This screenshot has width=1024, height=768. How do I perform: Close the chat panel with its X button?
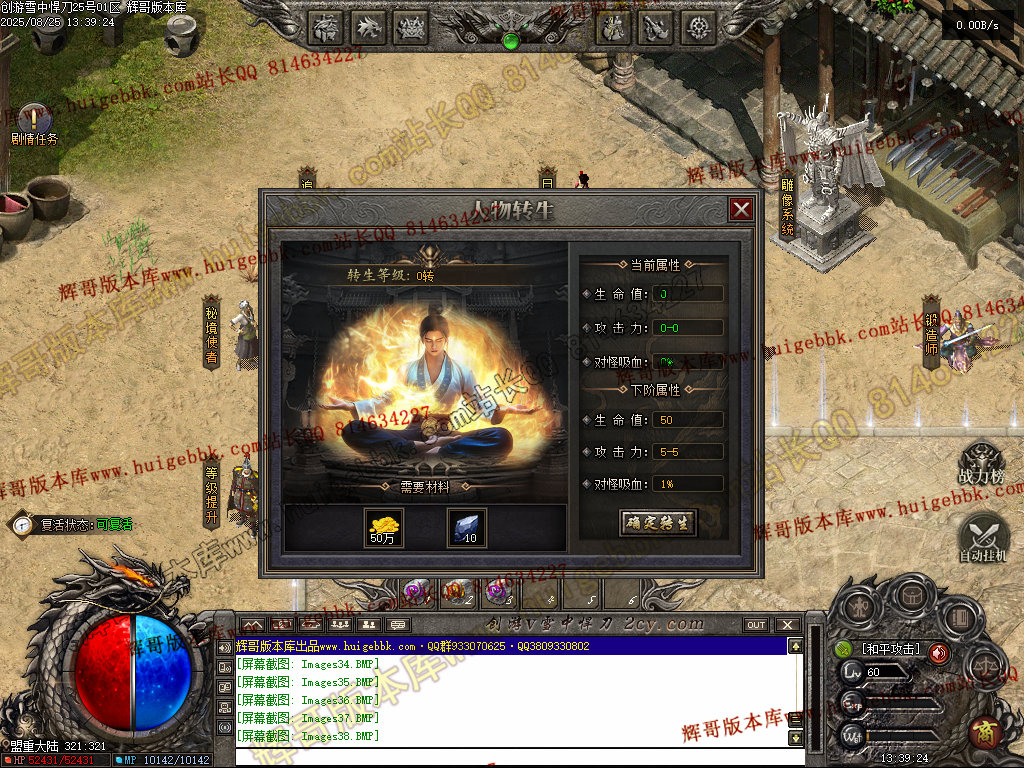click(x=787, y=625)
